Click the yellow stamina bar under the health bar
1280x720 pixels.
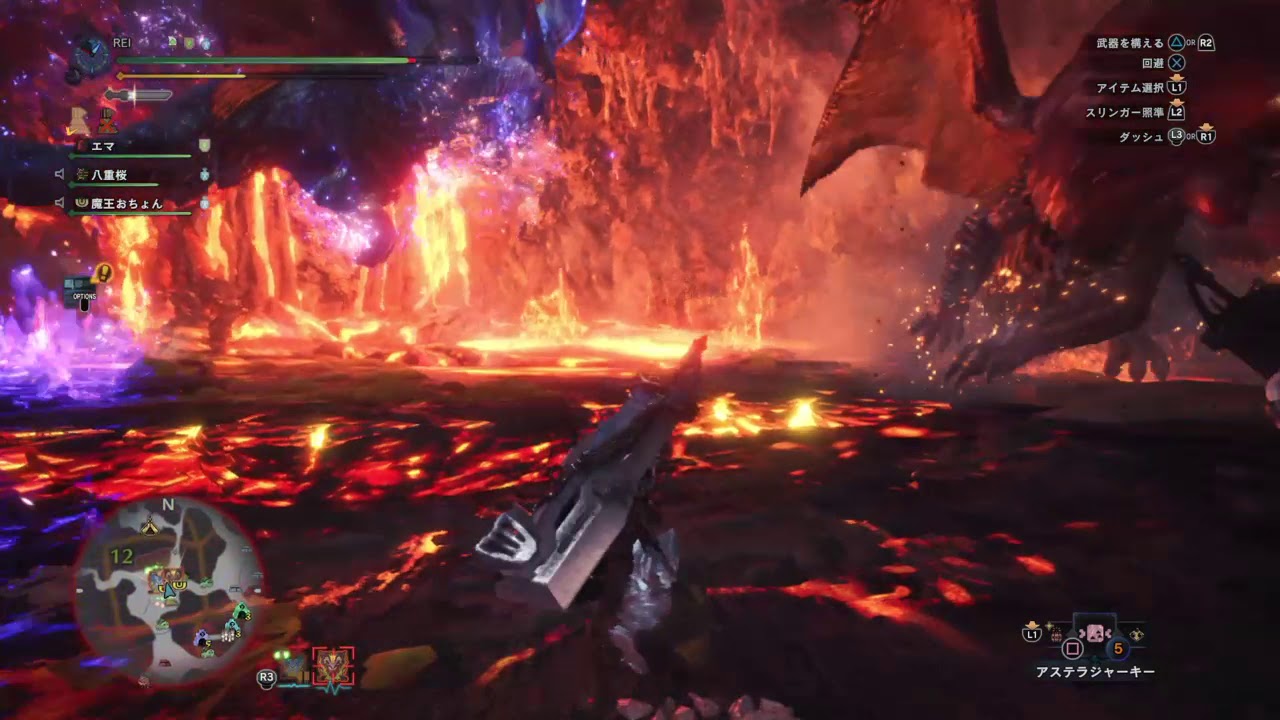coord(180,74)
